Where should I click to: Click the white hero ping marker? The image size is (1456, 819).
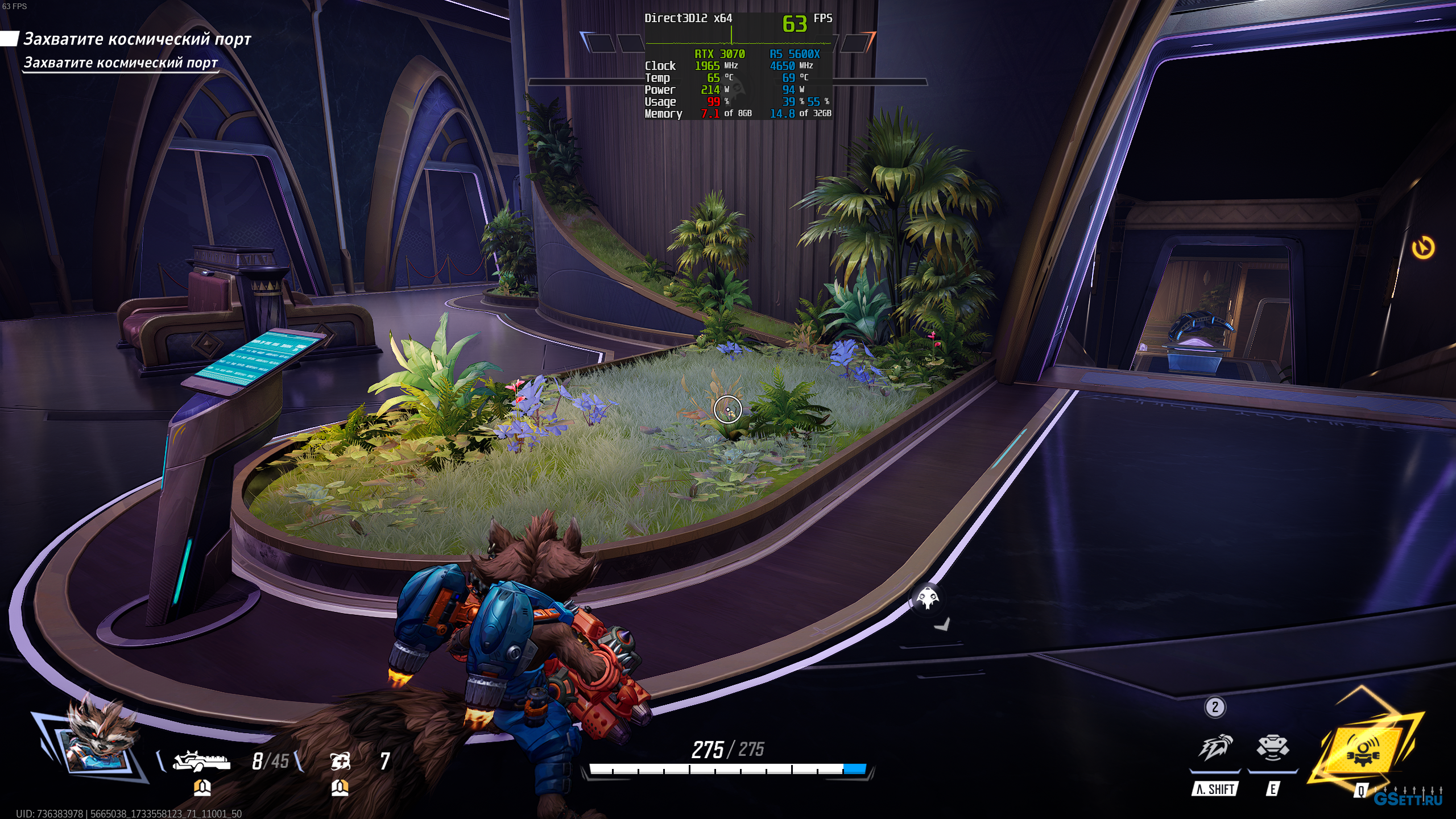pyautogui.click(x=928, y=598)
